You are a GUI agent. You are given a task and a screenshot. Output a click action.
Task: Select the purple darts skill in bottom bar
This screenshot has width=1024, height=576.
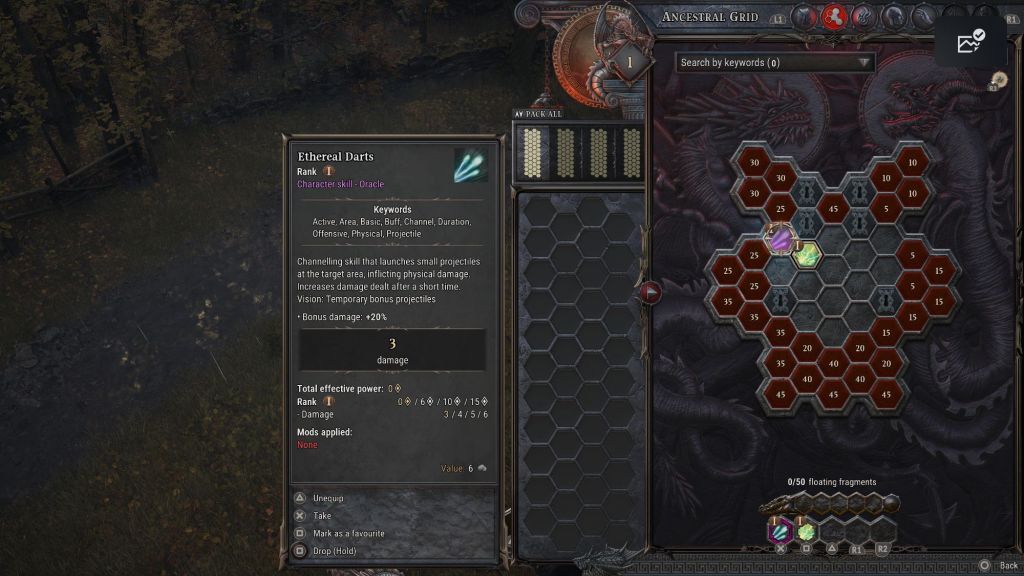tap(780, 529)
